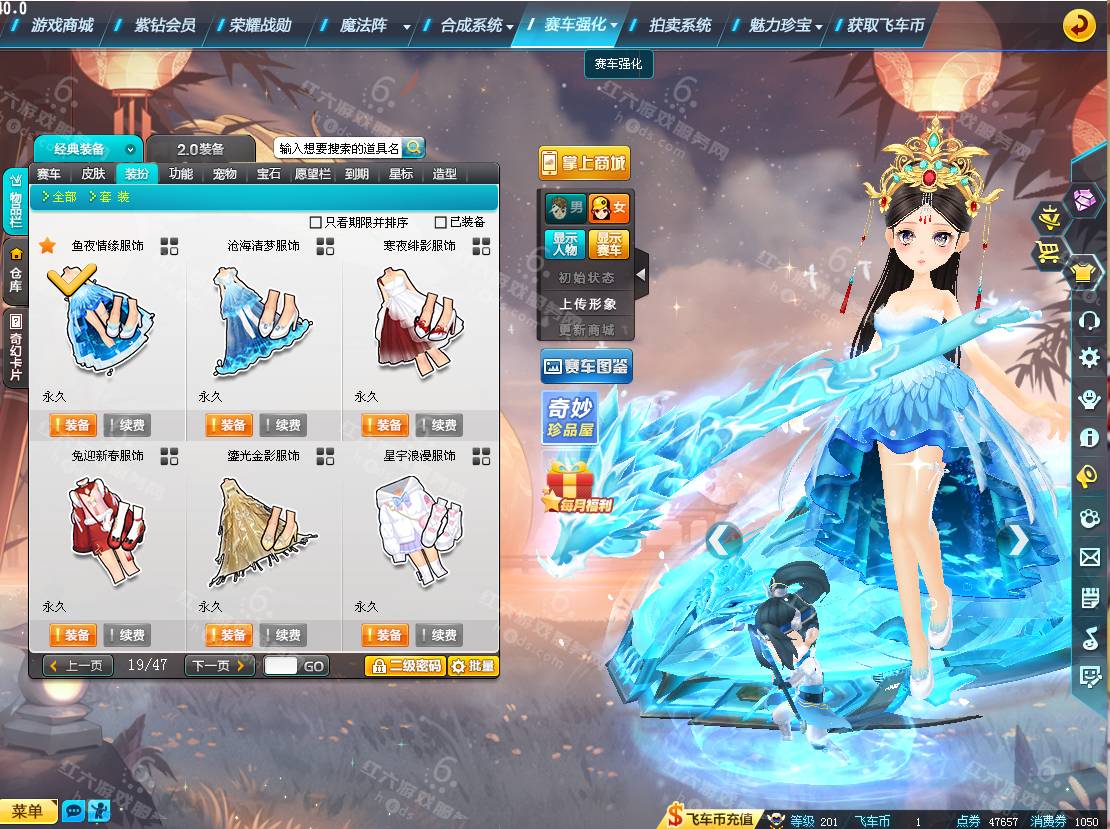This screenshot has width=1110, height=829.
Task: Select the 宠物 category tab
Action: pyautogui.click(x=225, y=174)
